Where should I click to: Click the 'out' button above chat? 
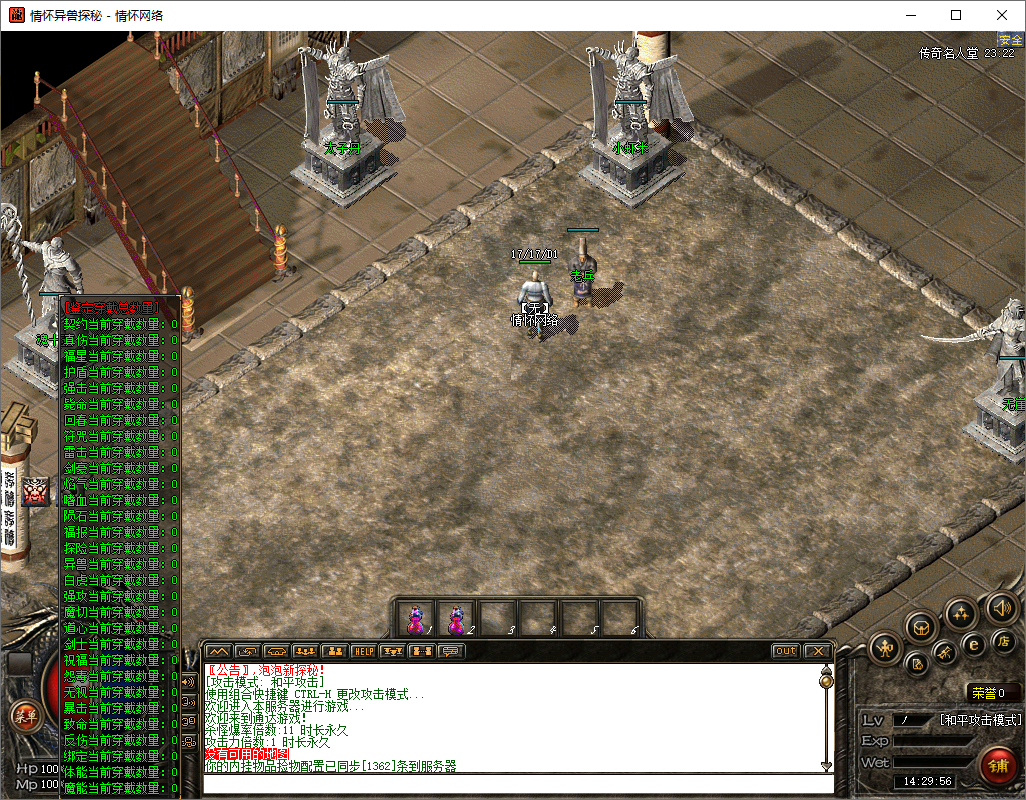tap(786, 651)
